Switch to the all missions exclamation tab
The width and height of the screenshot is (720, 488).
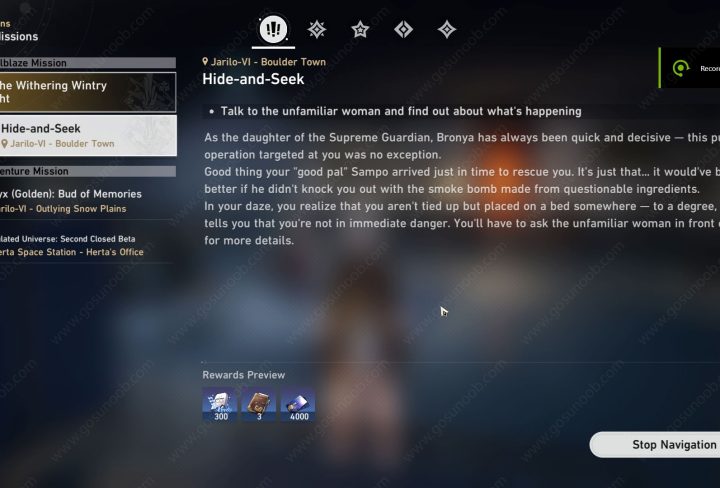[273, 30]
